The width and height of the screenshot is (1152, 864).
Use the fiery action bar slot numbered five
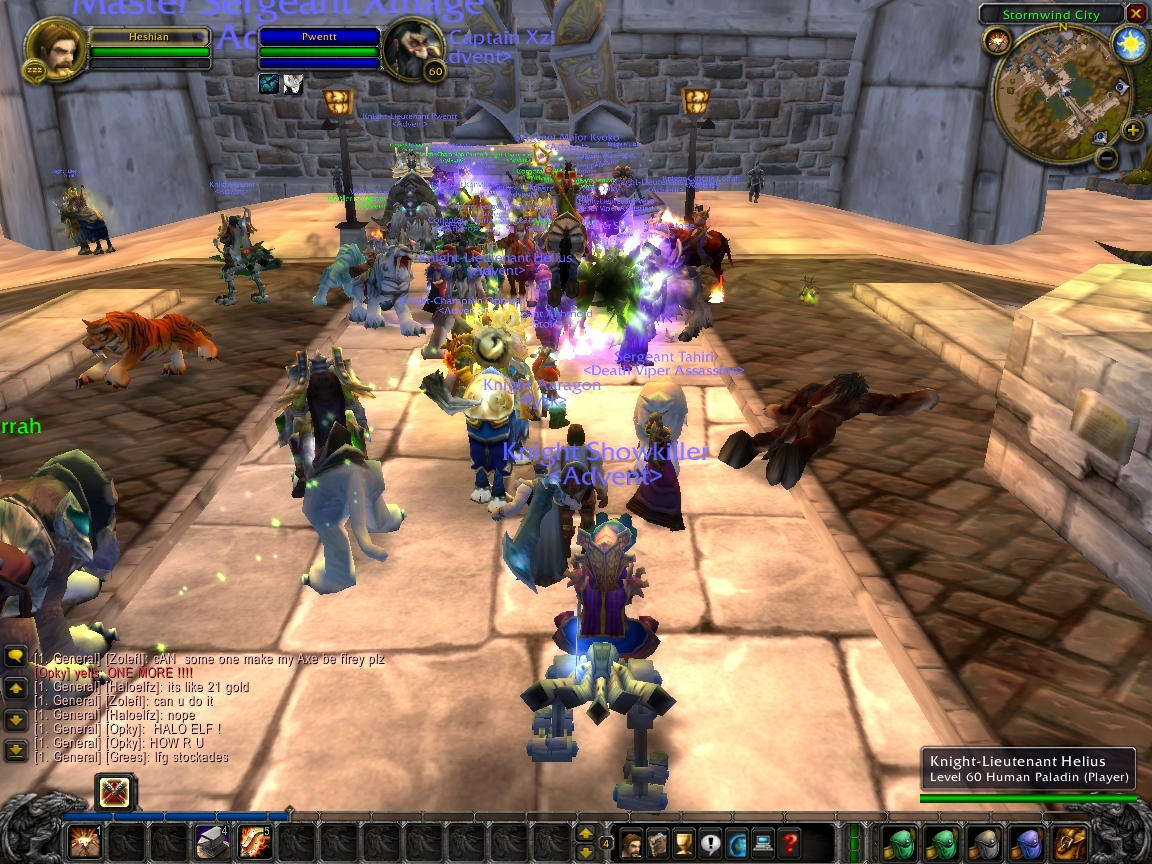click(254, 843)
